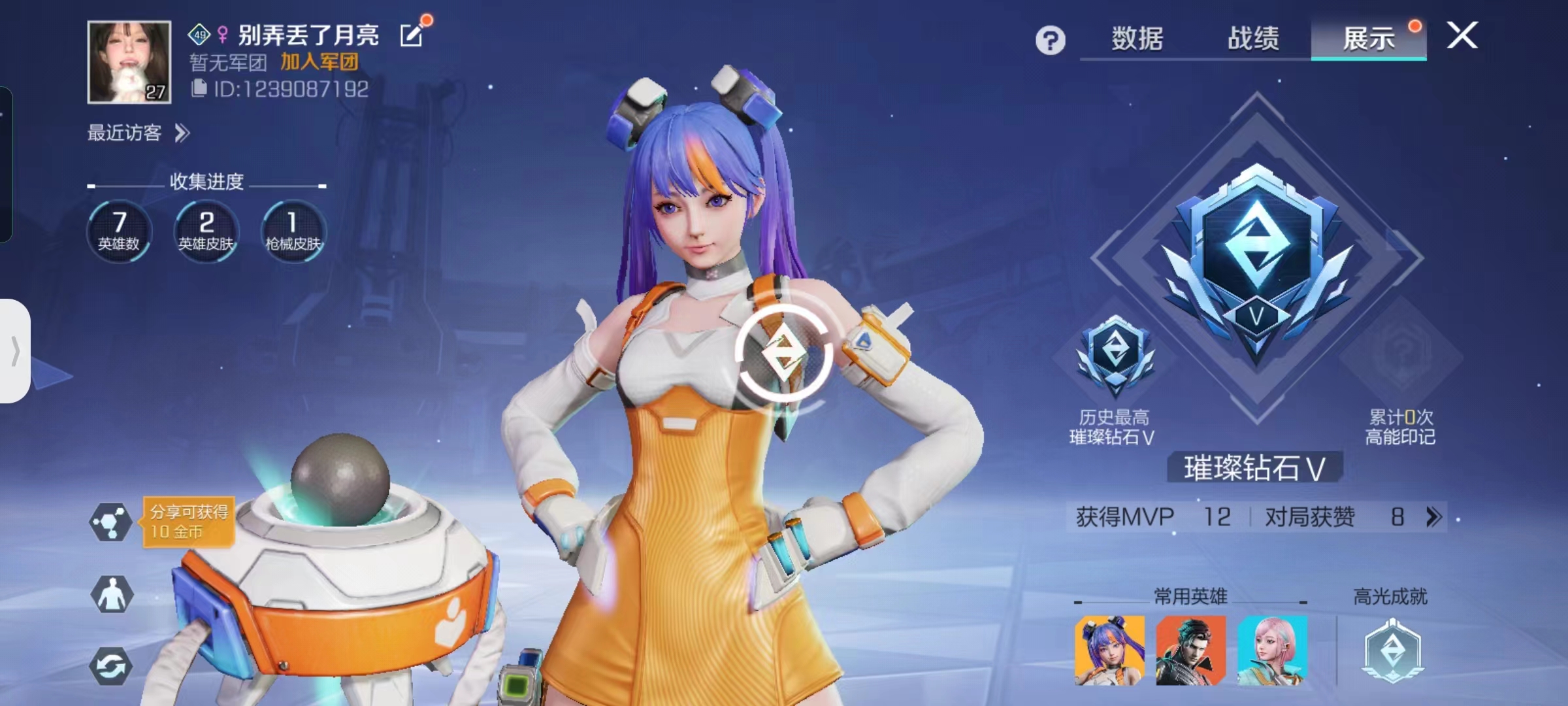Viewport: 1568px width, 706px height.
Task: Tap the 加入军团 link
Action: pos(319,62)
